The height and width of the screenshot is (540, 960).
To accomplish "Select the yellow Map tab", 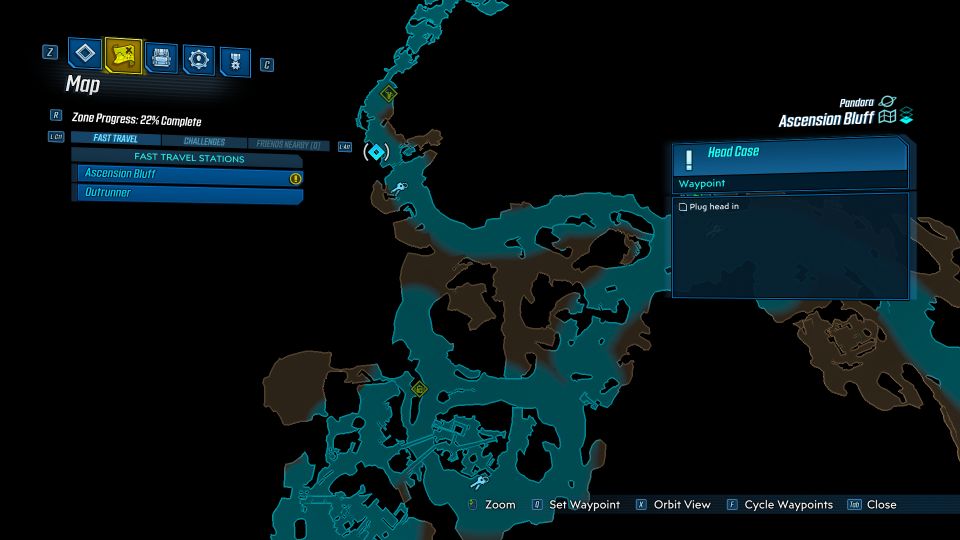I will coord(123,55).
